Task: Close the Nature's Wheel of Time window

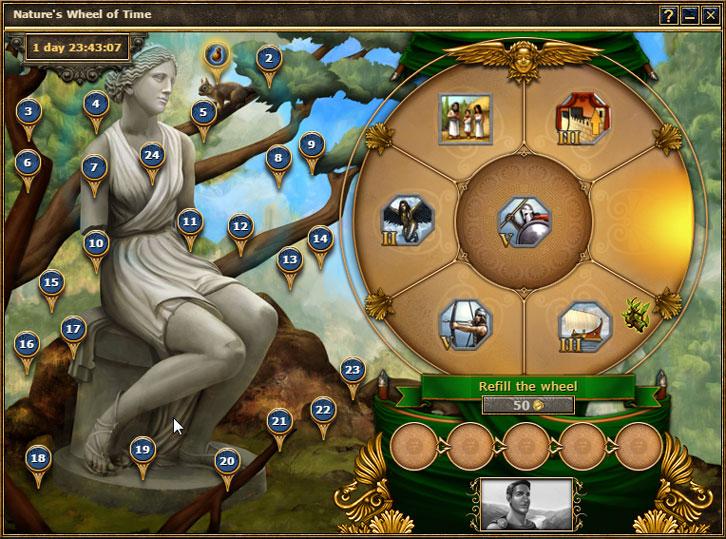Action: pyautogui.click(x=710, y=16)
